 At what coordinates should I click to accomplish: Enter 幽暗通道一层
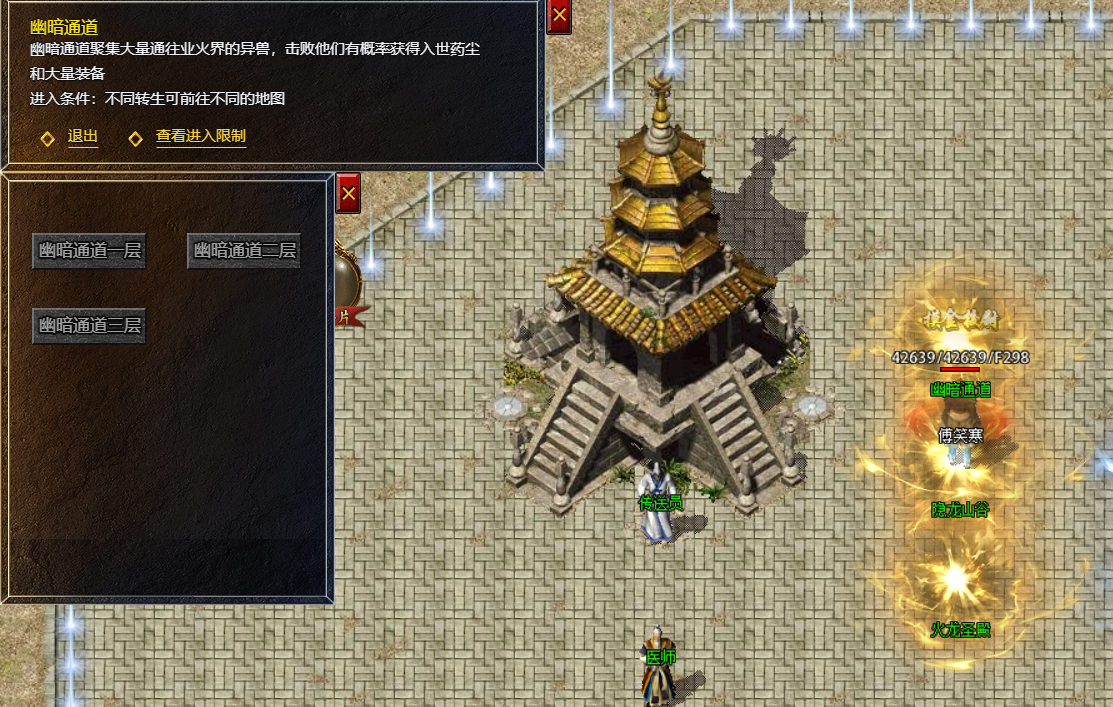[x=89, y=251]
